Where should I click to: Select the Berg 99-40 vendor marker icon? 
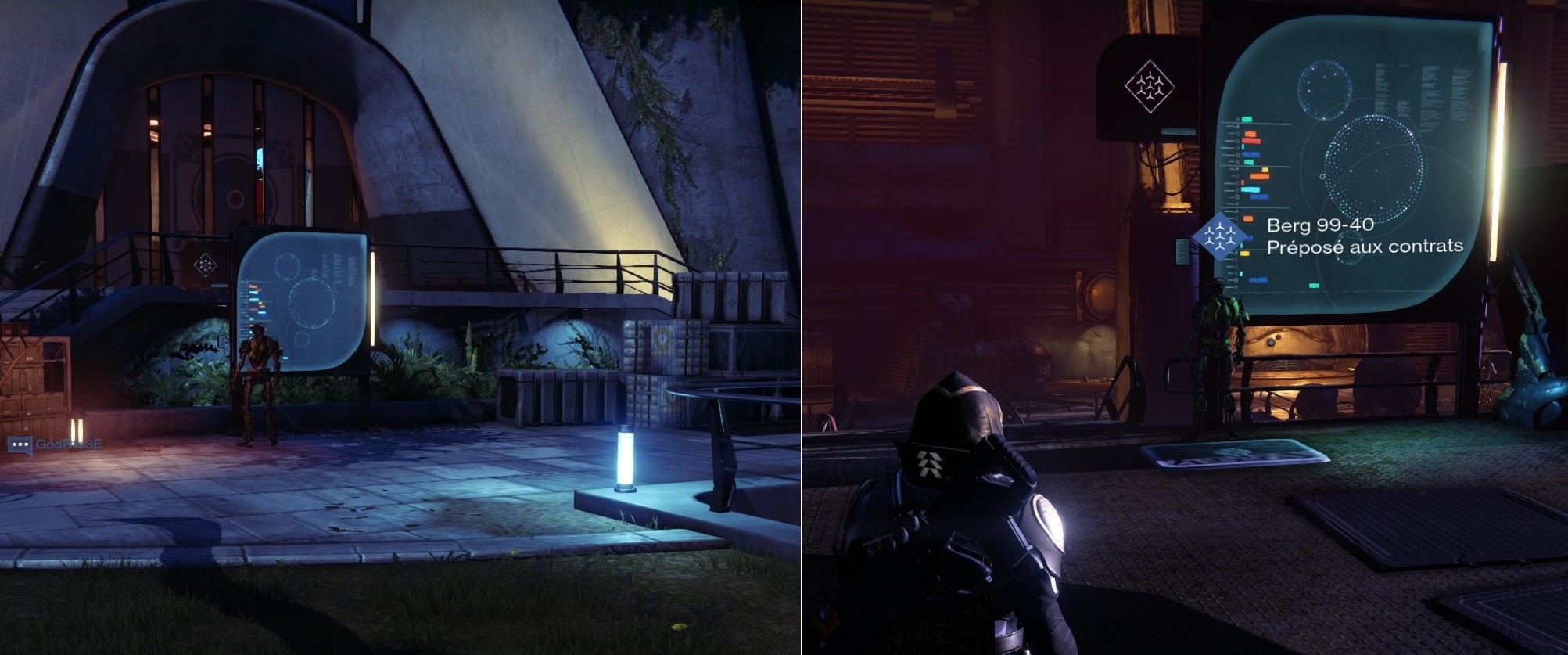(1219, 236)
